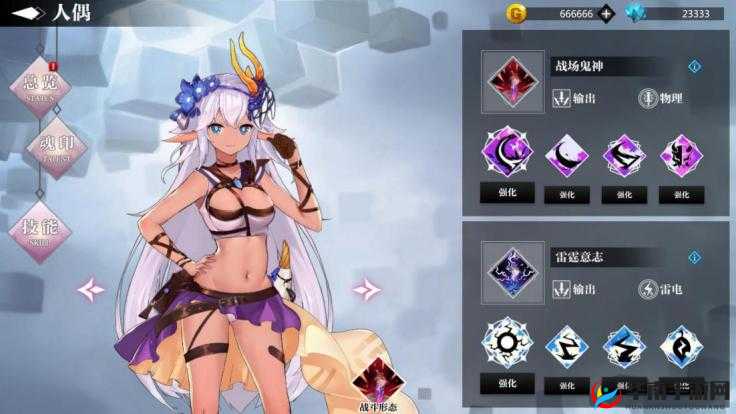This screenshot has width=736, height=414.
Task: Select the purple crescent ring skill icon
Action: (507, 153)
